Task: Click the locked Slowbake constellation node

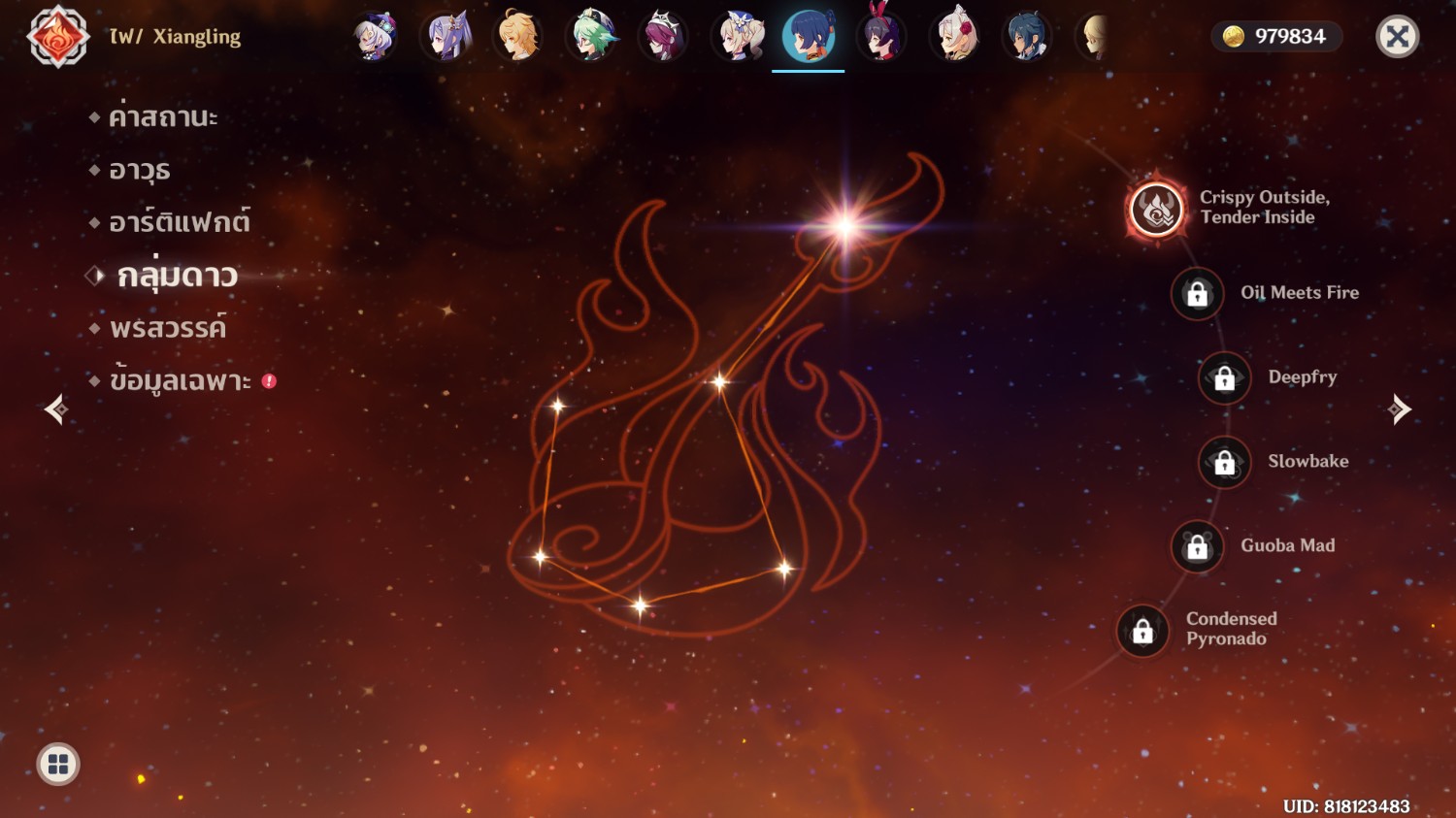Action: pos(1224,462)
